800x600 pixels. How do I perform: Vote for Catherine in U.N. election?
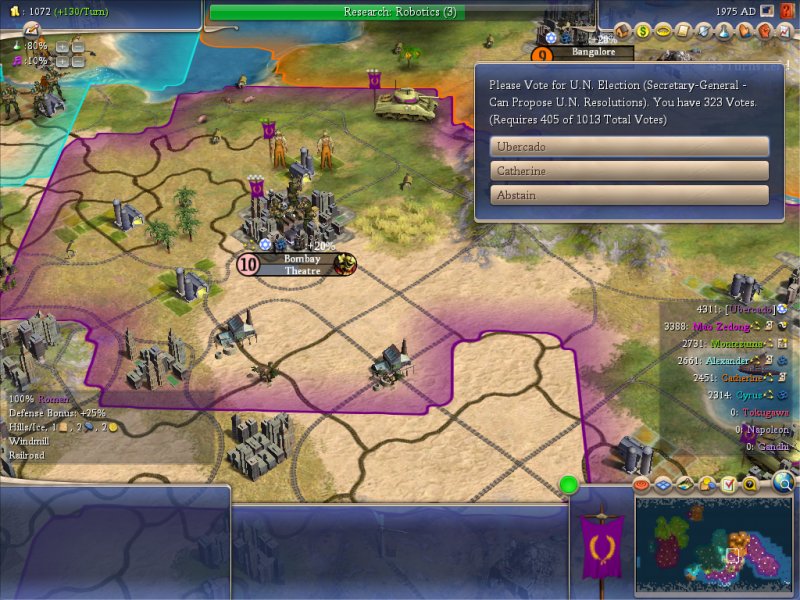(x=629, y=171)
